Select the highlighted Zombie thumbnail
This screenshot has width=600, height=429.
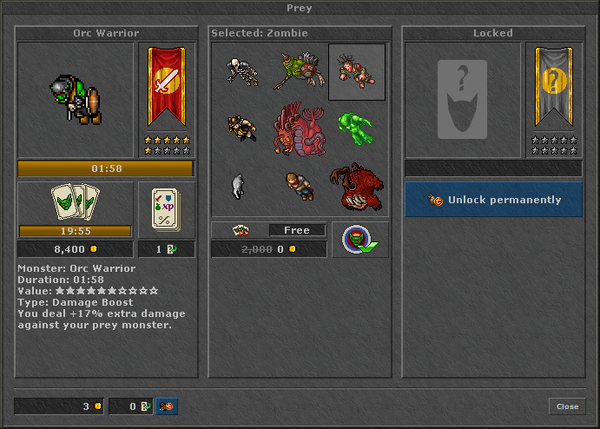coord(356,71)
